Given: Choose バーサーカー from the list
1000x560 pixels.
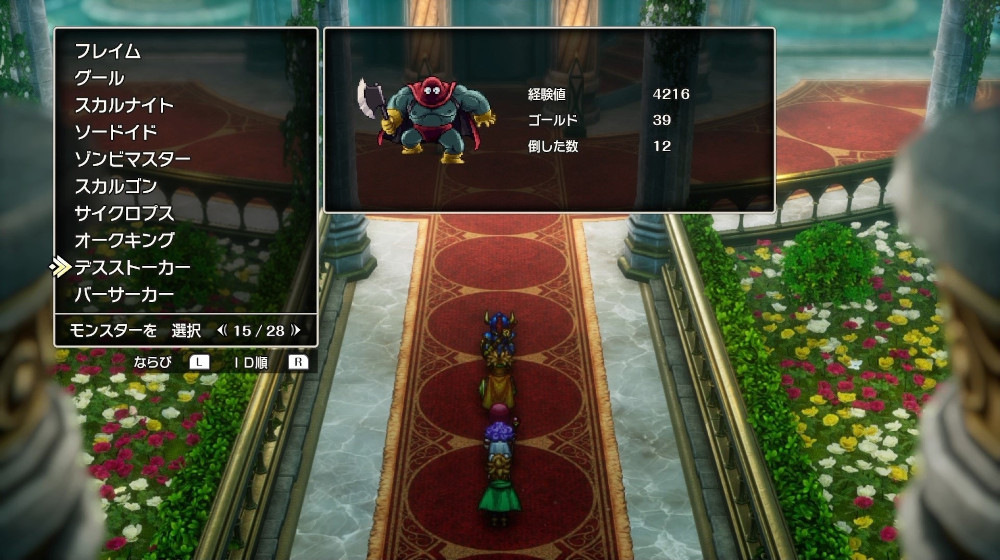Looking at the screenshot, I should coord(124,294).
